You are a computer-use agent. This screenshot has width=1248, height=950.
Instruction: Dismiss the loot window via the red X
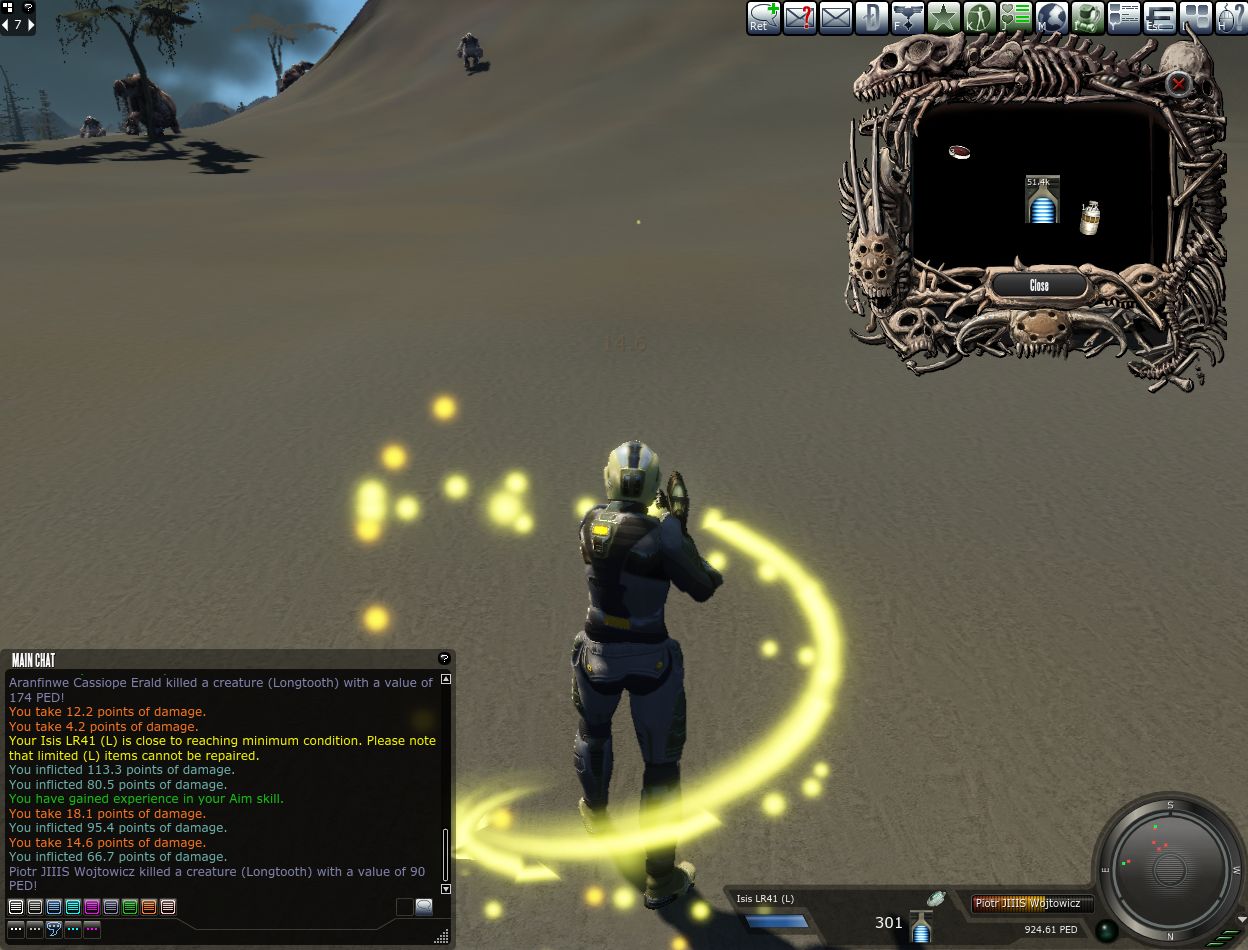(1179, 84)
